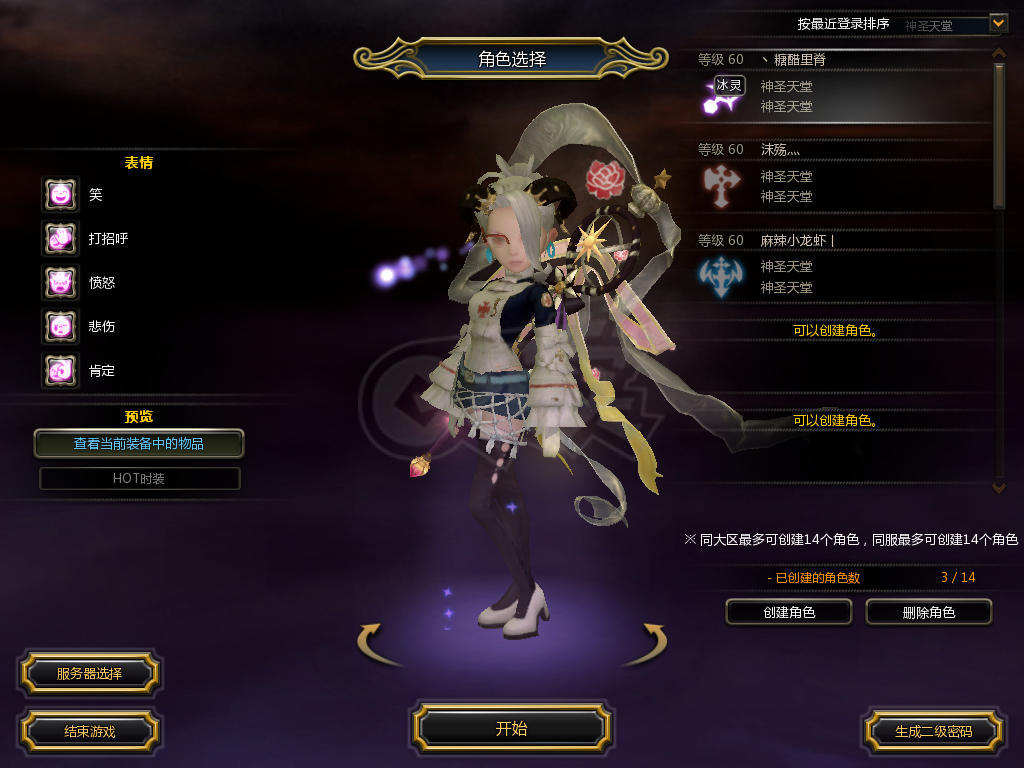Activate the 悲伤 sad emote
1024x768 pixels.
click(60, 326)
